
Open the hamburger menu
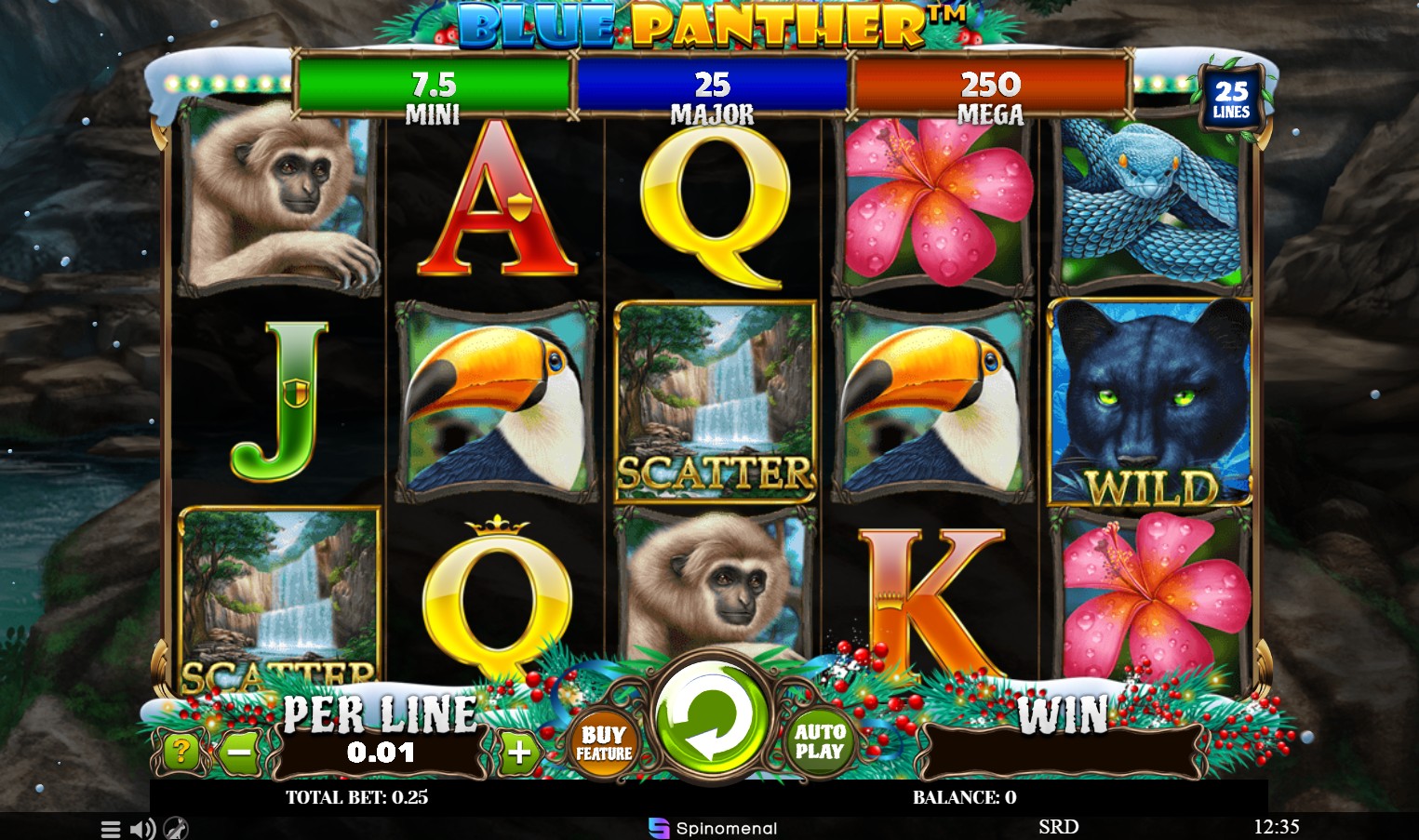point(111,828)
